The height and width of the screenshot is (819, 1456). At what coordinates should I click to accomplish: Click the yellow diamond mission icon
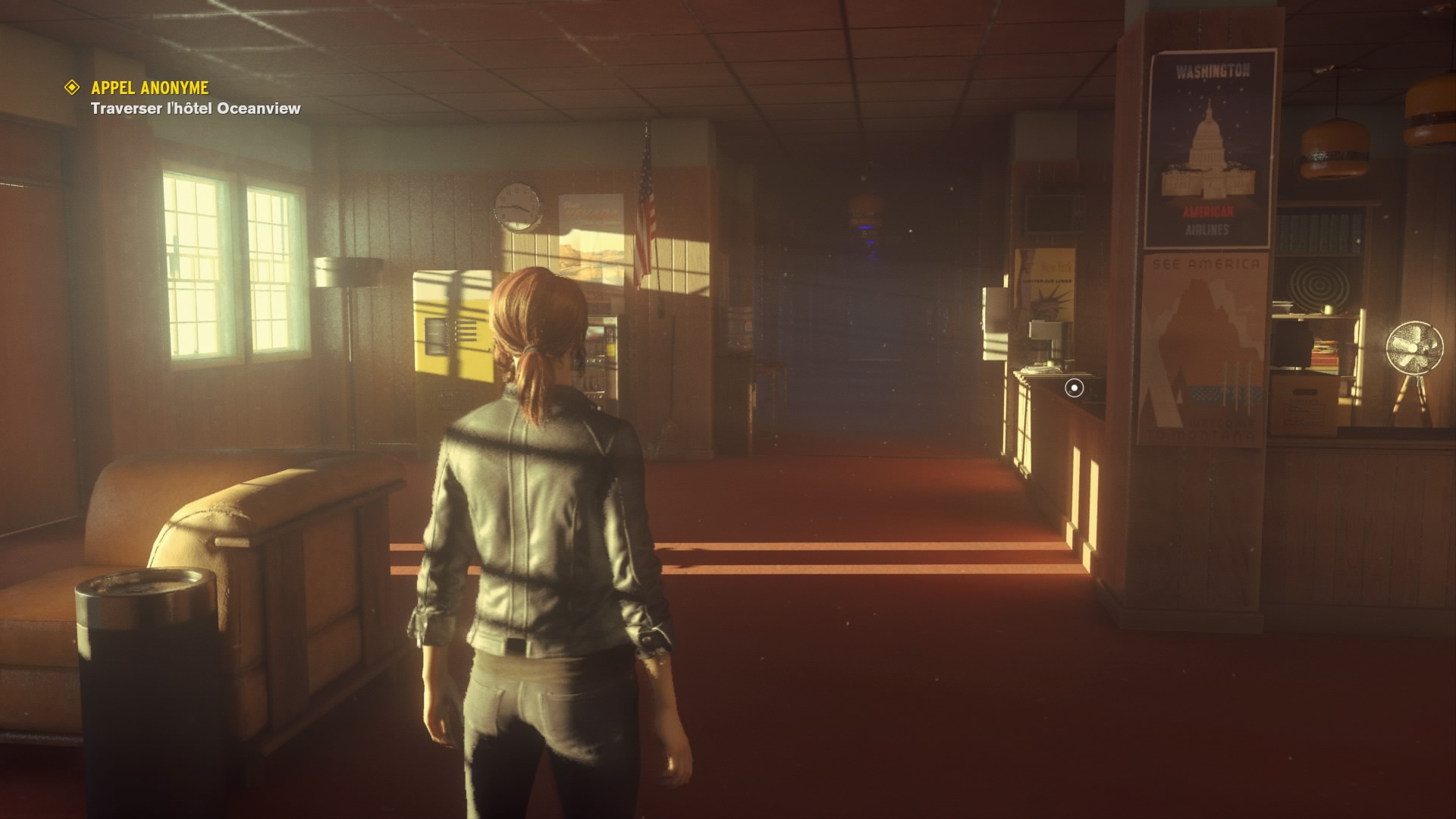point(71,88)
